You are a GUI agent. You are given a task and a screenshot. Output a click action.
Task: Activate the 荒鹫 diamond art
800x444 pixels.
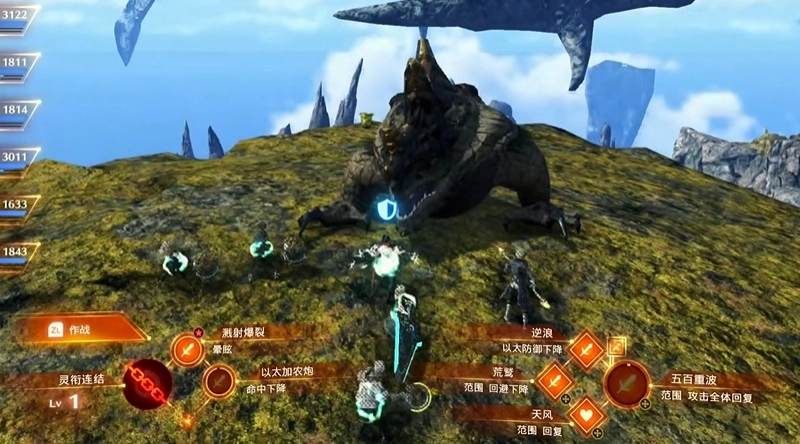pyautogui.click(x=554, y=381)
